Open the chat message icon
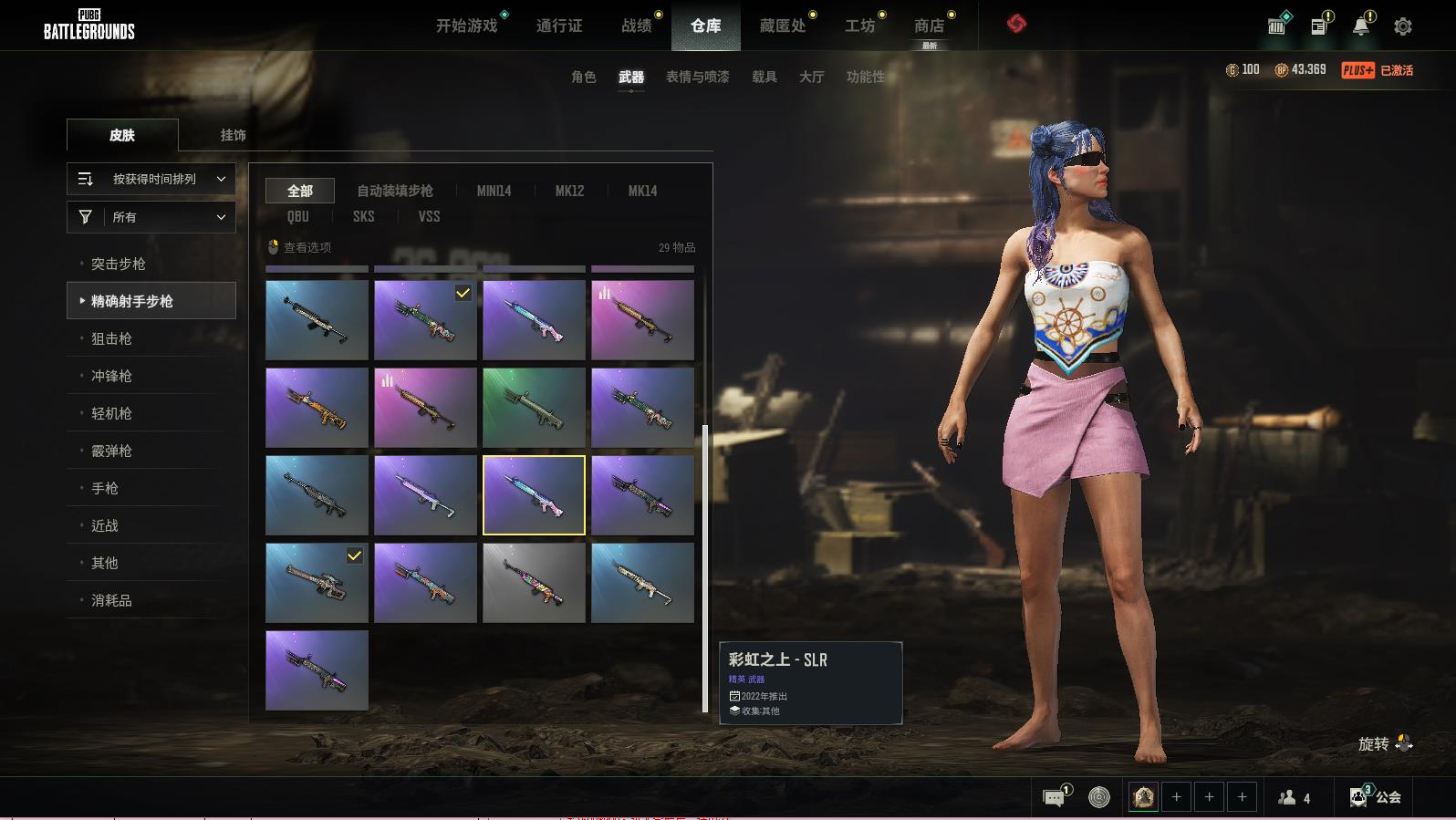 [1054, 798]
